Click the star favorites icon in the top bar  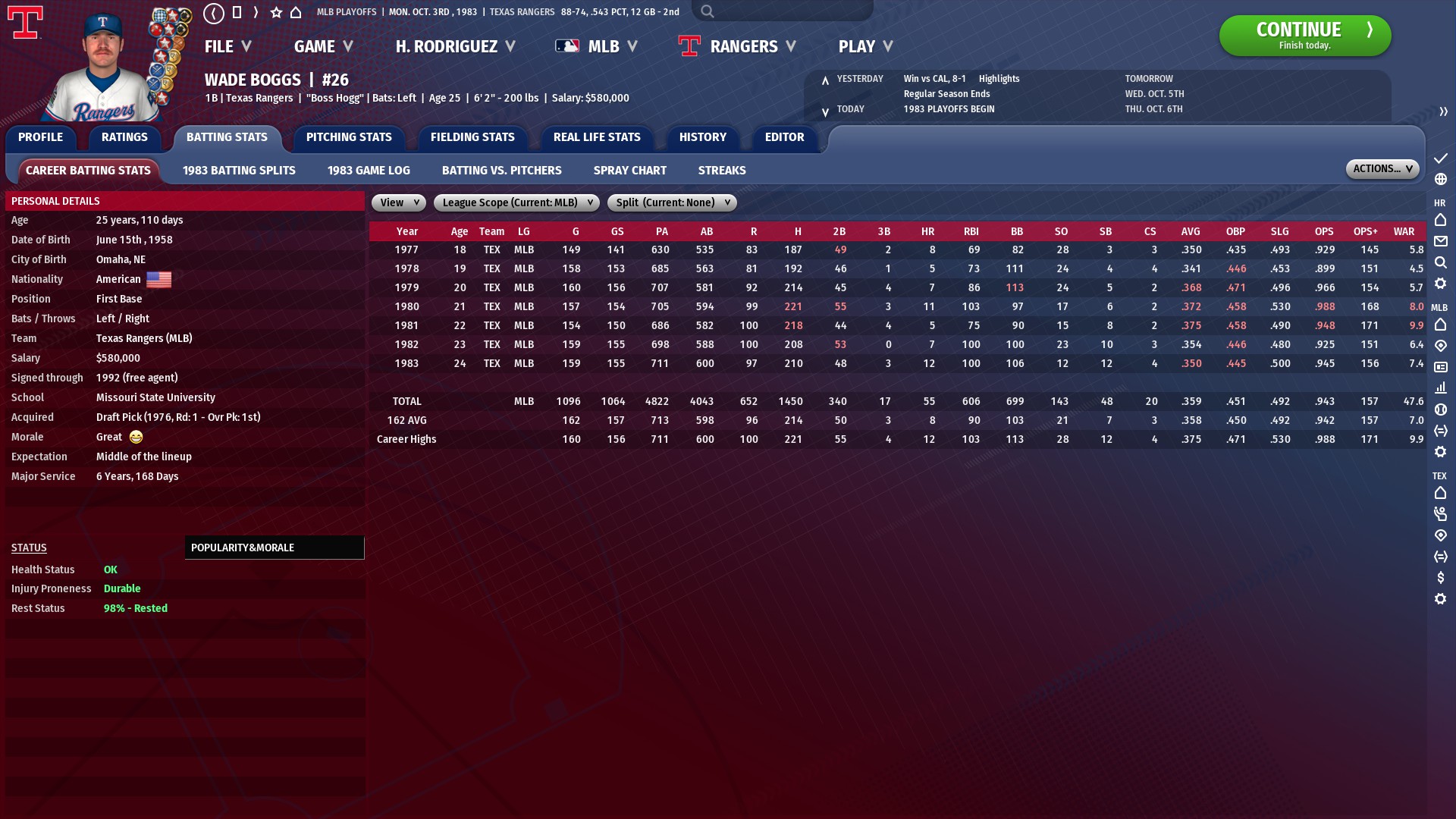point(275,12)
